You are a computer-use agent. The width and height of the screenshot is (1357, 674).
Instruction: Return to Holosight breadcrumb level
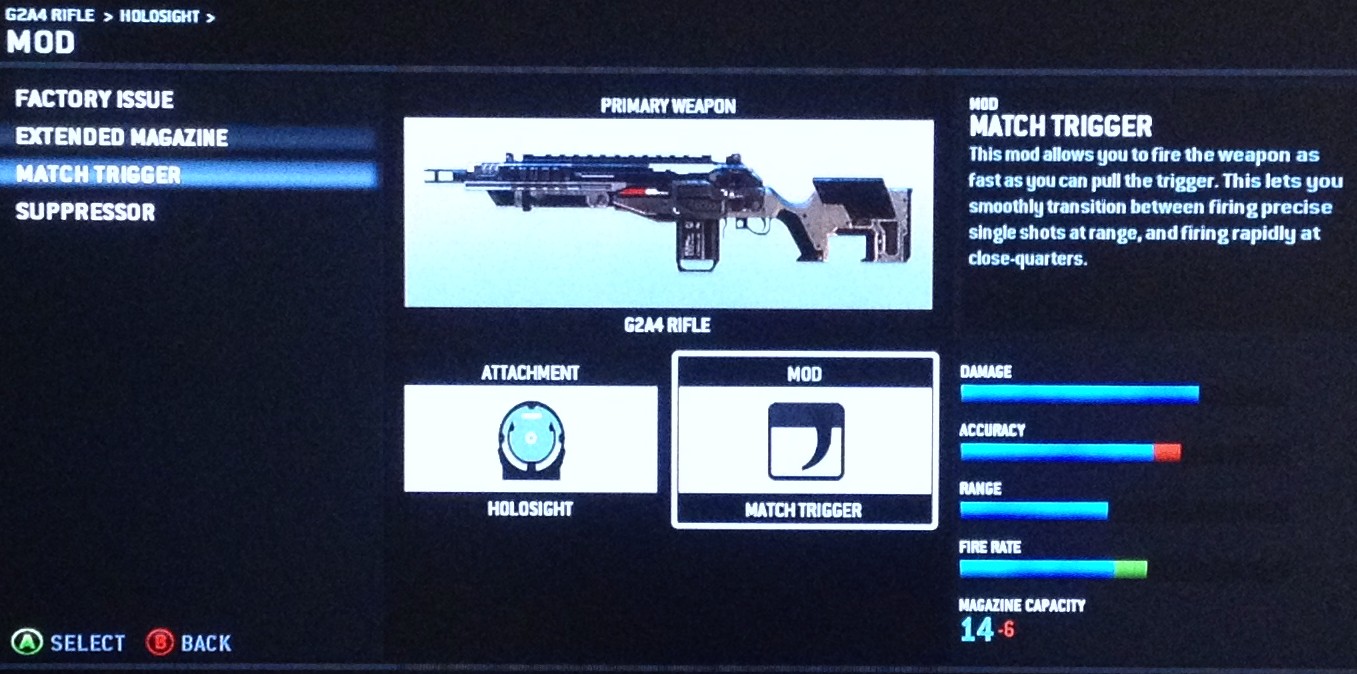(160, 16)
